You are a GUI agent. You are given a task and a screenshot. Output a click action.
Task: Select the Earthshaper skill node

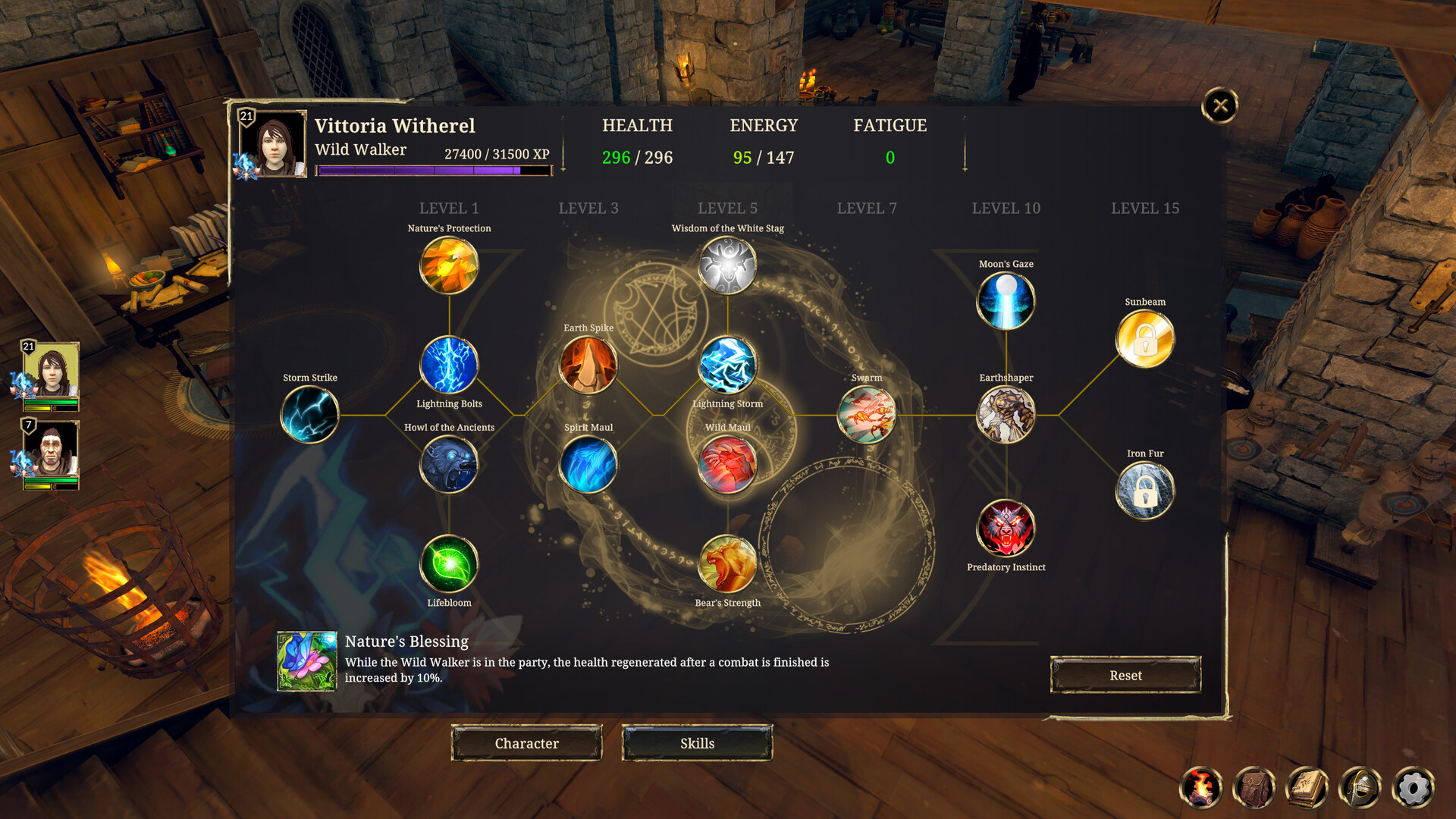click(x=1006, y=413)
